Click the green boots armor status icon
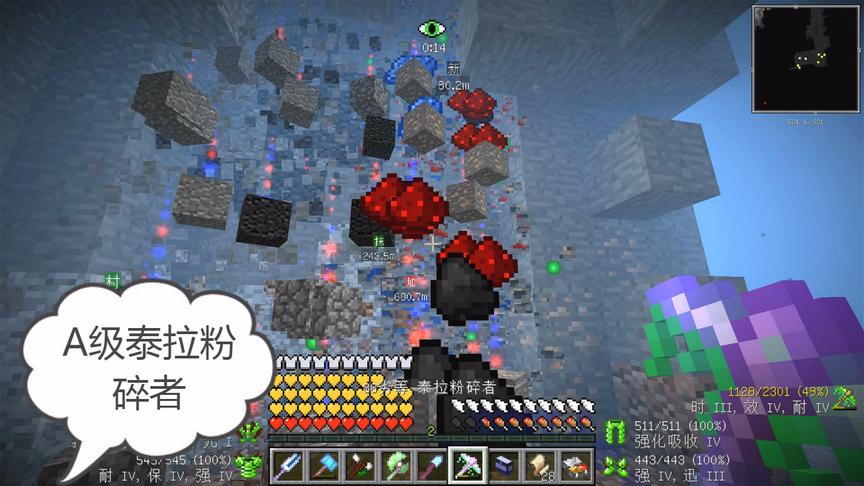Screen dimensions: 864x486 pyautogui.click(x=613, y=464)
